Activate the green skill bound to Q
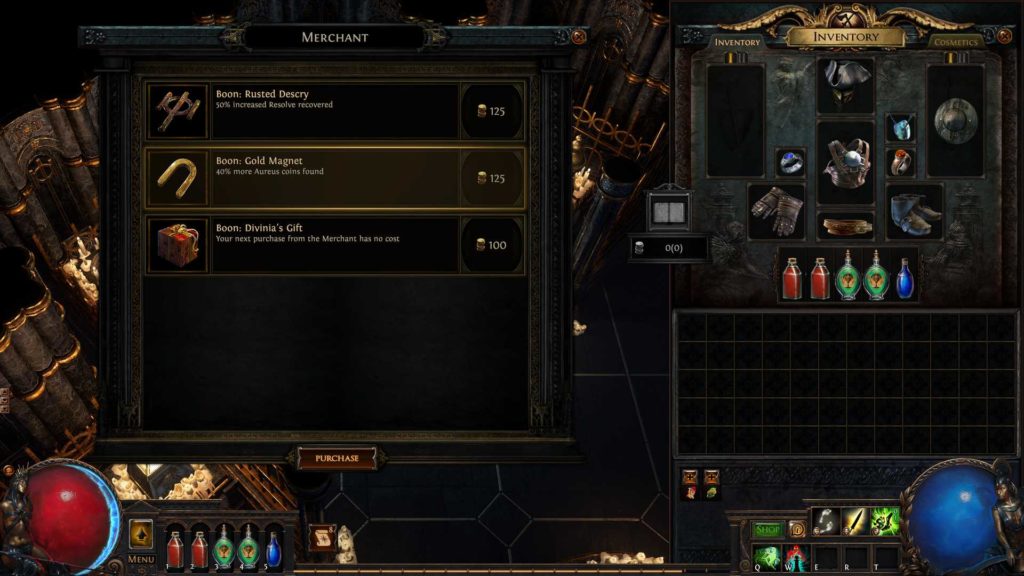Screen dimensions: 1024x576 click(767, 556)
